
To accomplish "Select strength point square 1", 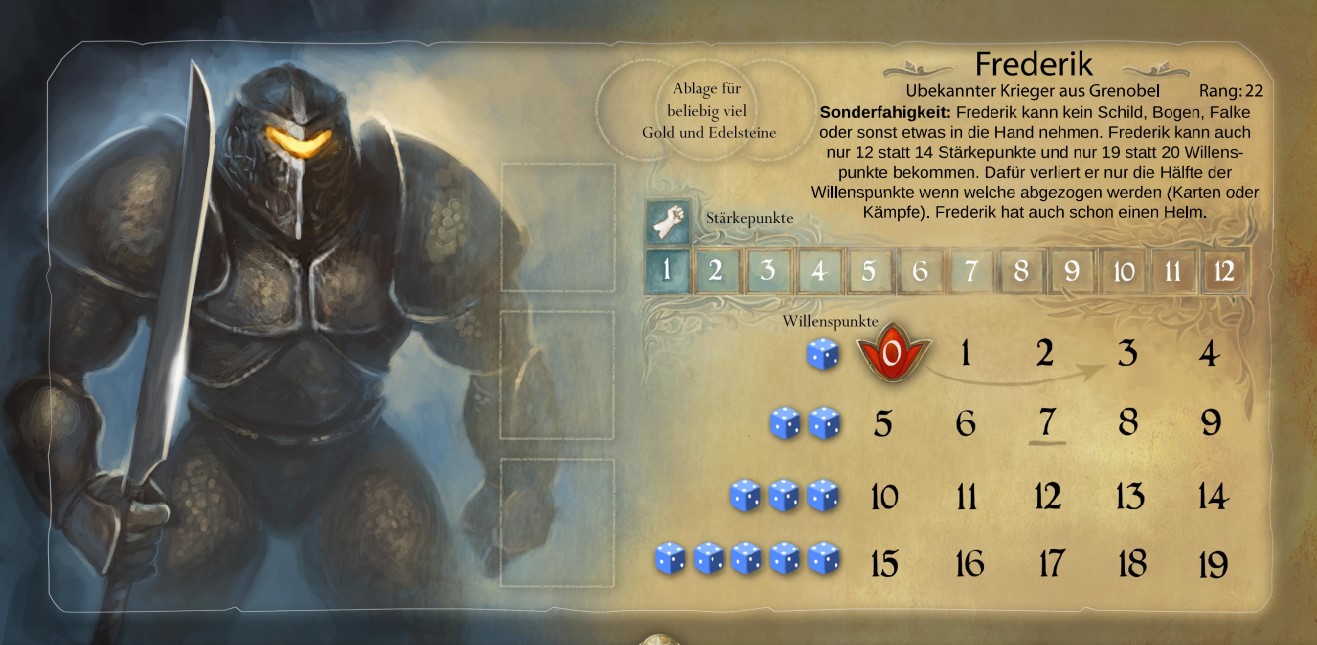I will click(x=665, y=270).
